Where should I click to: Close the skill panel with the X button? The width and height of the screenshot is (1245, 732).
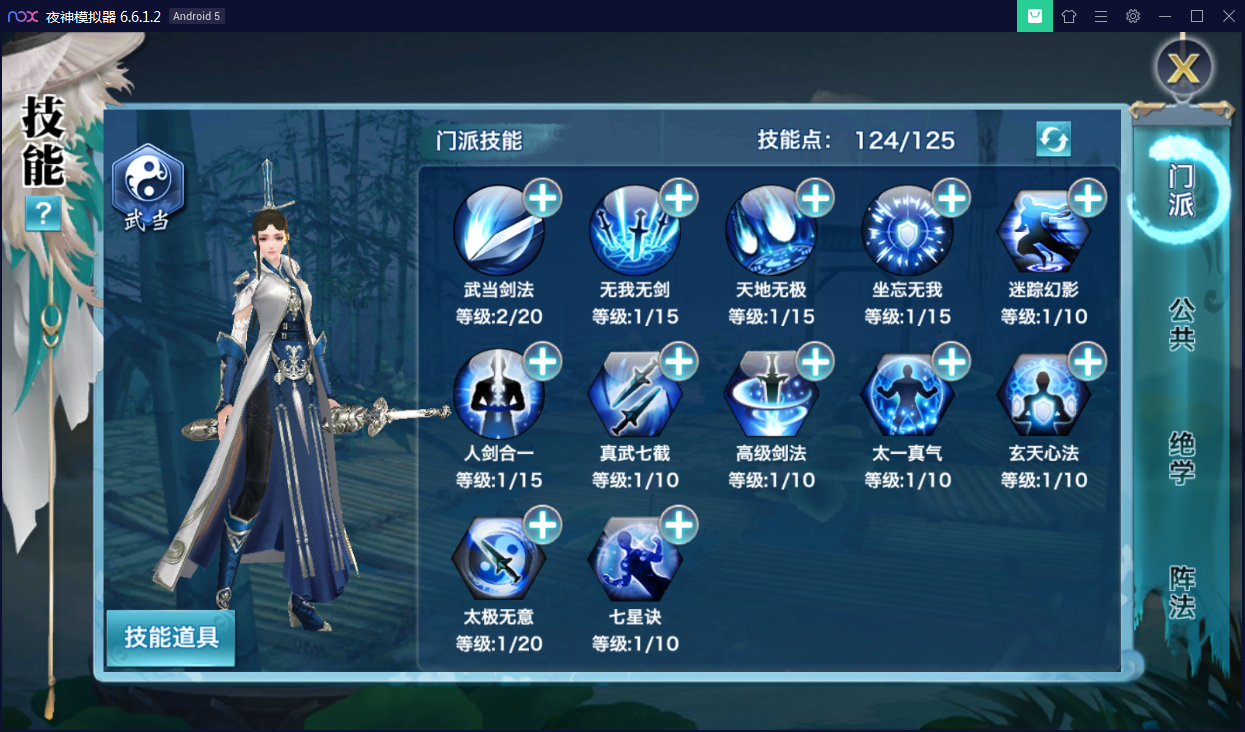click(1183, 69)
